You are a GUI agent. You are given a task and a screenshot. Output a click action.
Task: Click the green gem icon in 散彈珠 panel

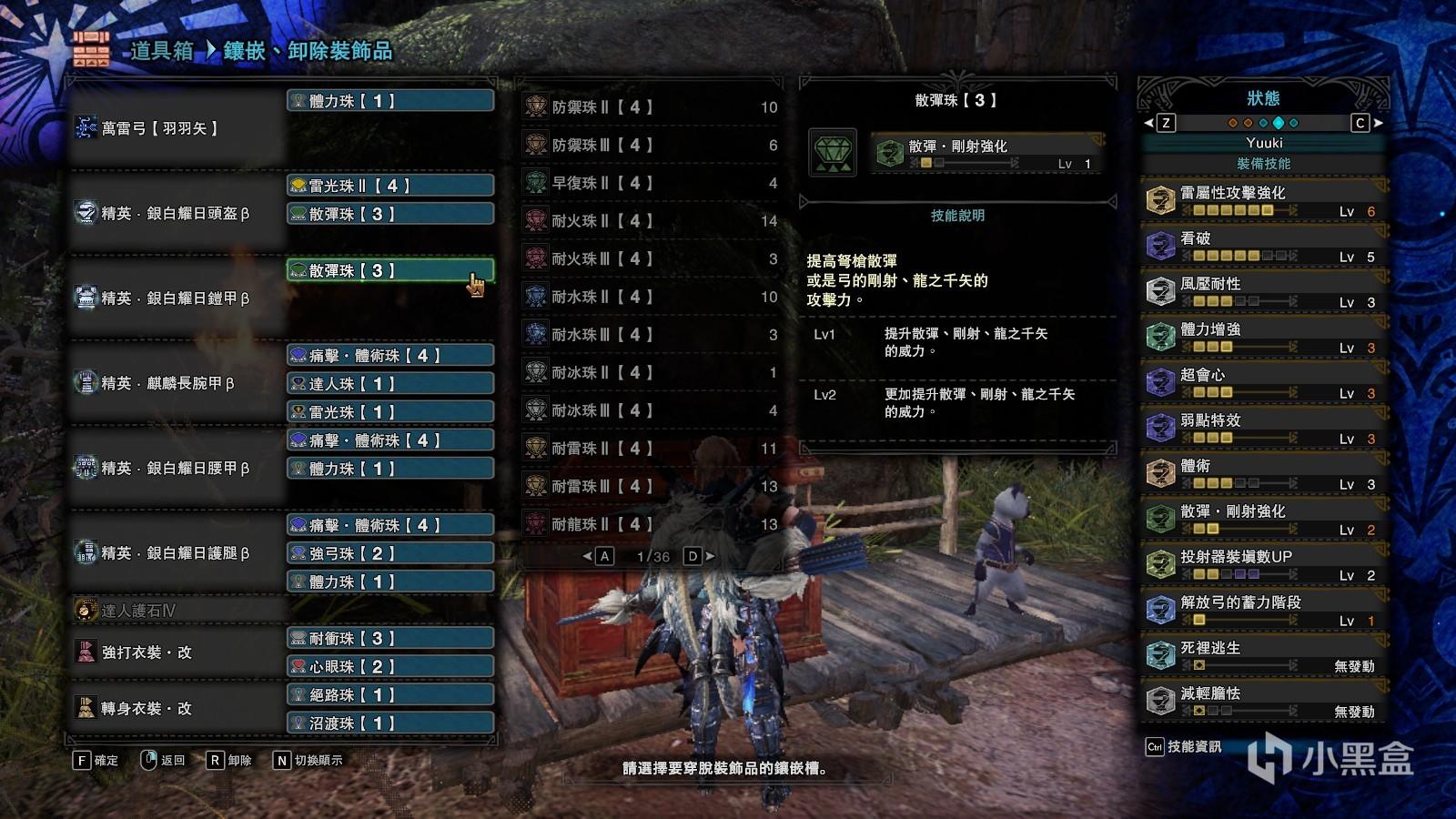pos(834,153)
